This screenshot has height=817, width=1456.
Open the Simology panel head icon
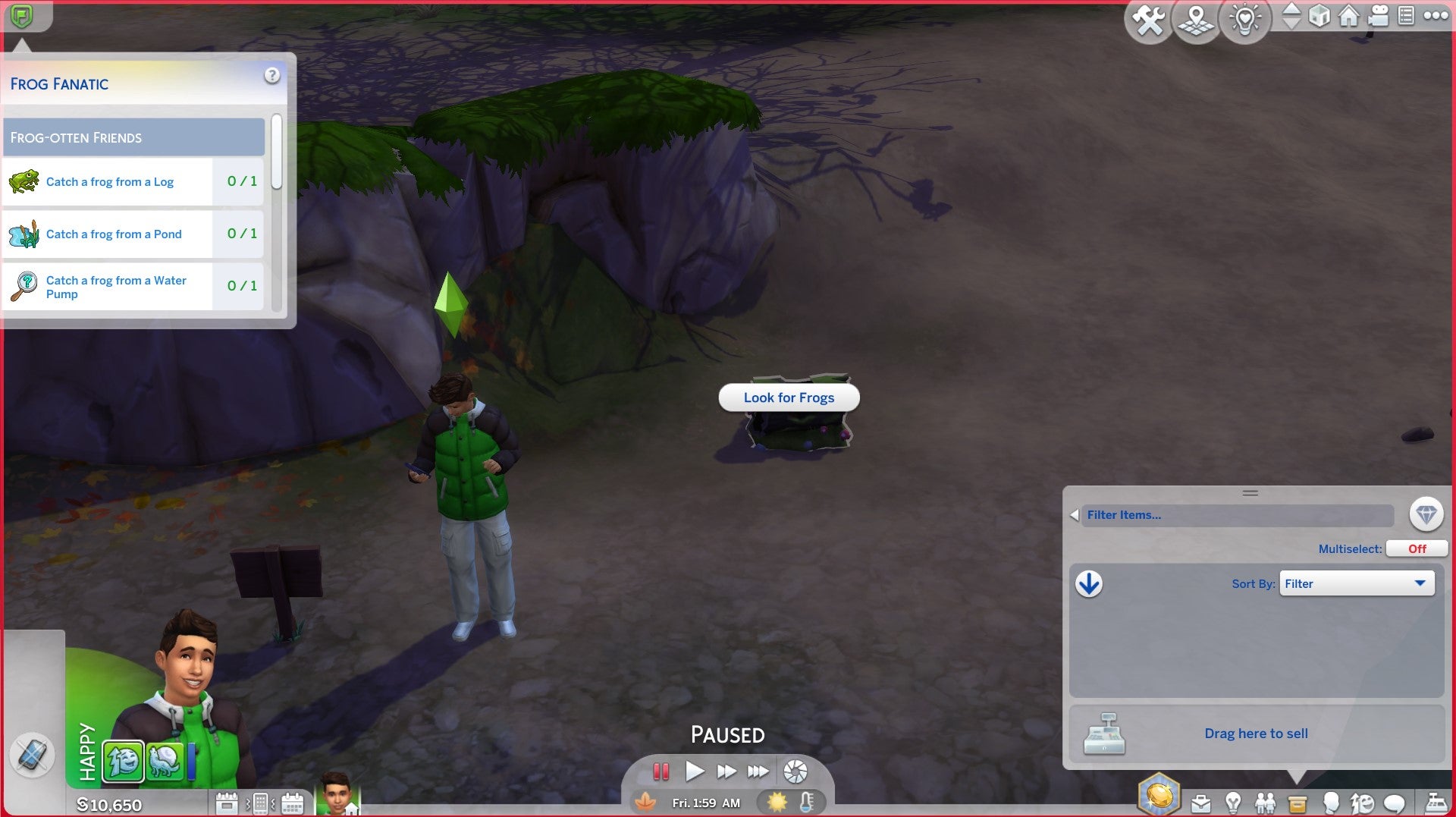1332,803
